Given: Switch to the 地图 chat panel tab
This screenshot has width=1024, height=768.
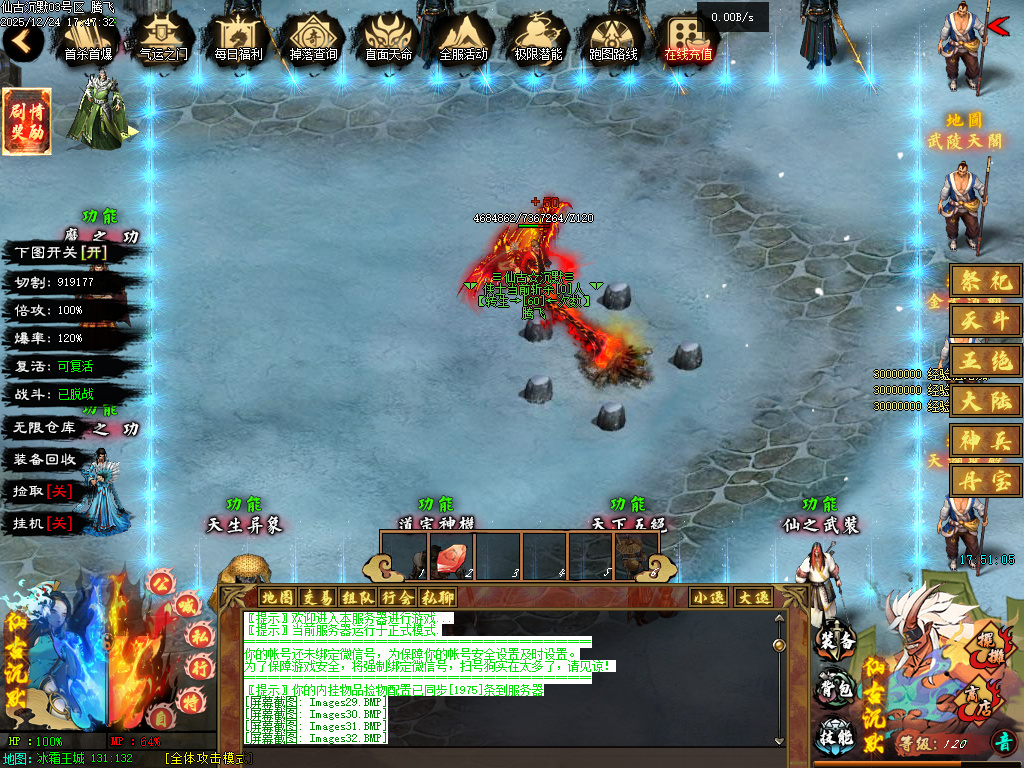Looking at the screenshot, I should coord(277,597).
